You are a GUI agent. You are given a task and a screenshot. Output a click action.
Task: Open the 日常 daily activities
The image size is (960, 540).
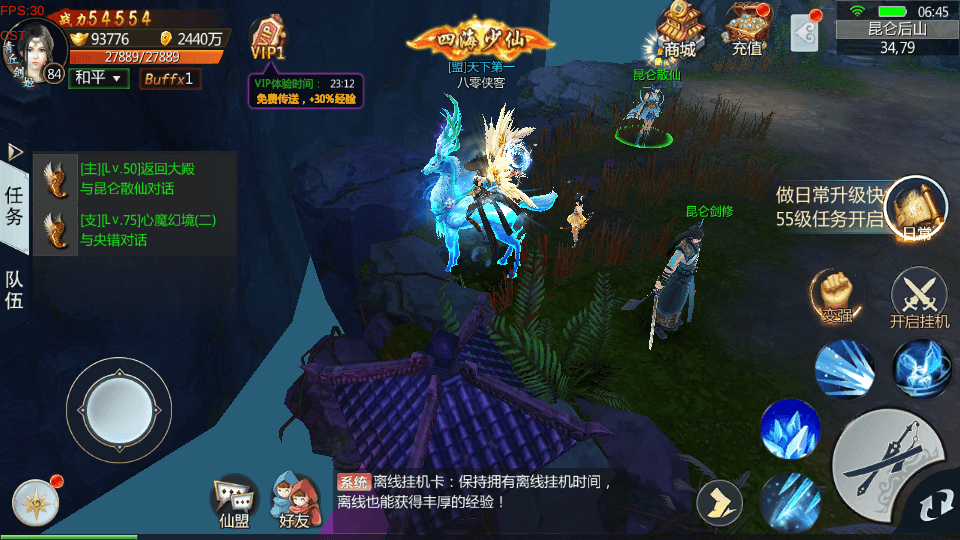[x=916, y=208]
